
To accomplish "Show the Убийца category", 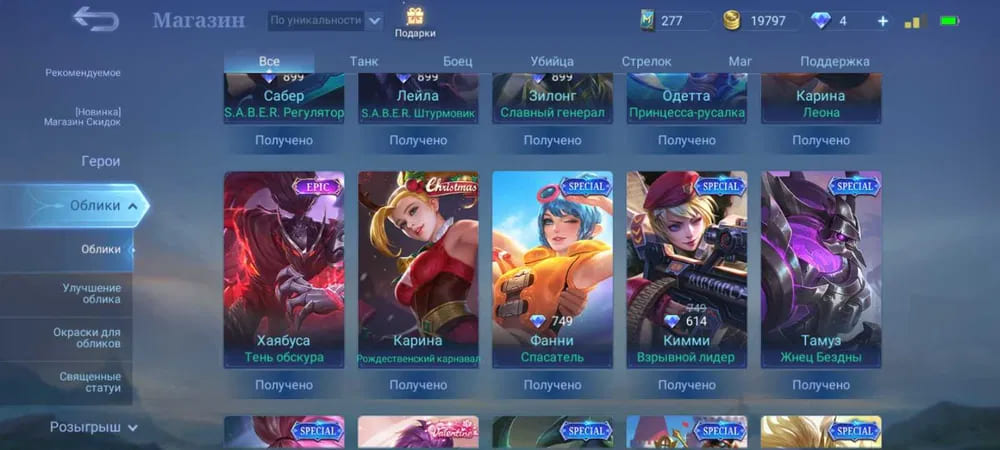I will tap(552, 62).
